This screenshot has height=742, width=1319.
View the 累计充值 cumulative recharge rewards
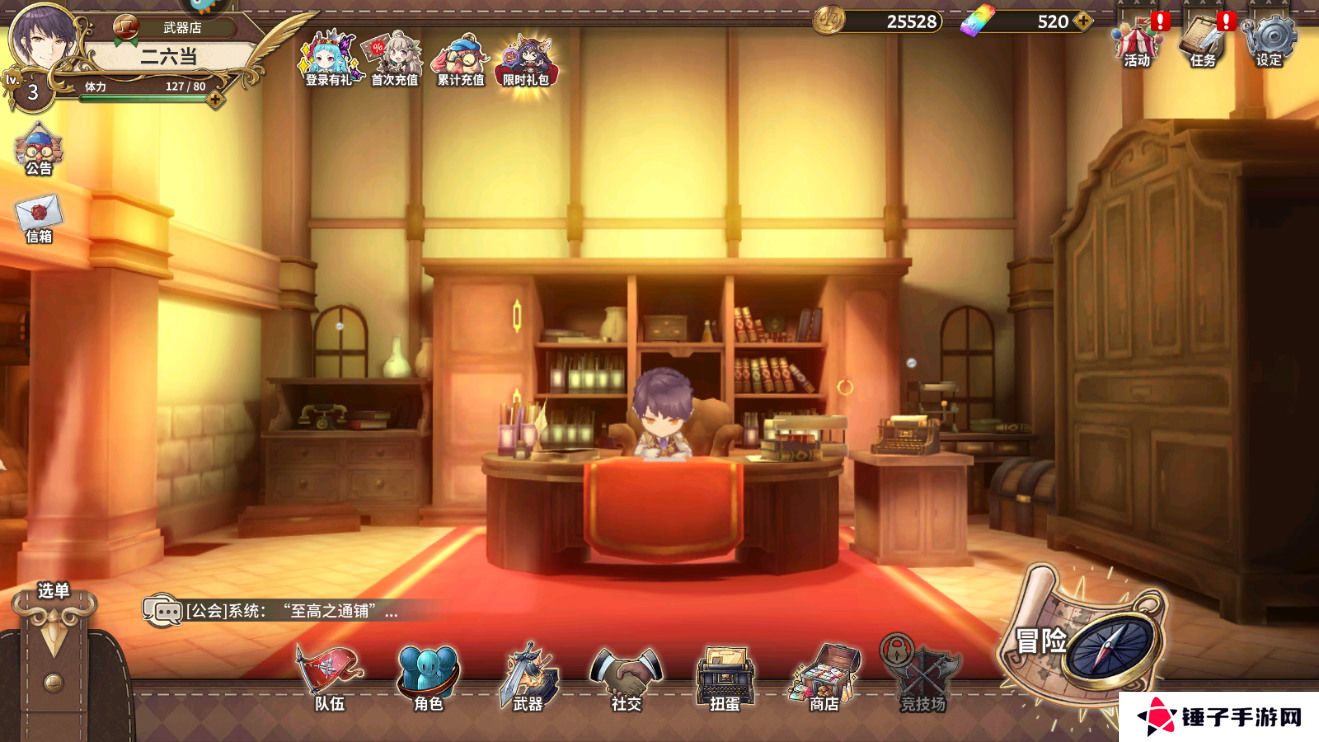460,58
